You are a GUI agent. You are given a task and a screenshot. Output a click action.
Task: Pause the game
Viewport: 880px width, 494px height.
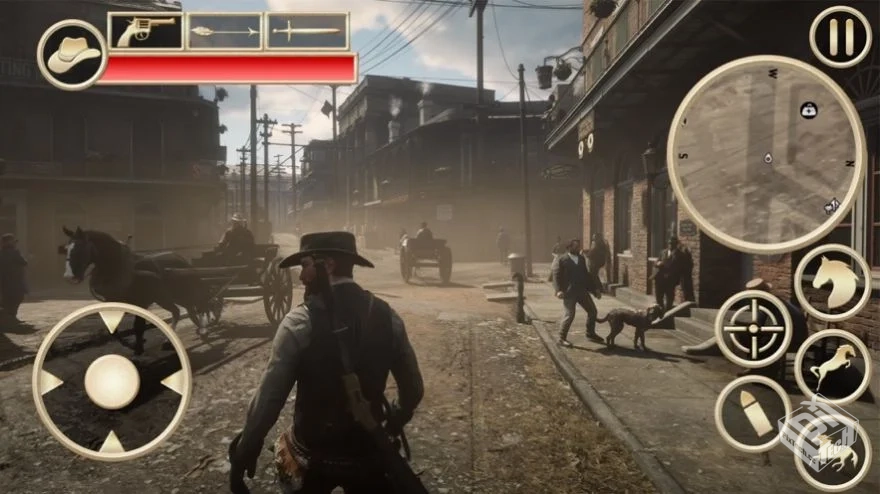click(x=840, y=37)
